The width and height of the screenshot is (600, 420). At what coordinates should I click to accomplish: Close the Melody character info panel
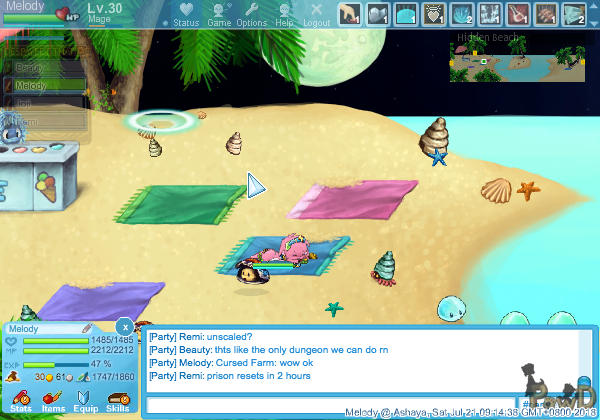123,326
